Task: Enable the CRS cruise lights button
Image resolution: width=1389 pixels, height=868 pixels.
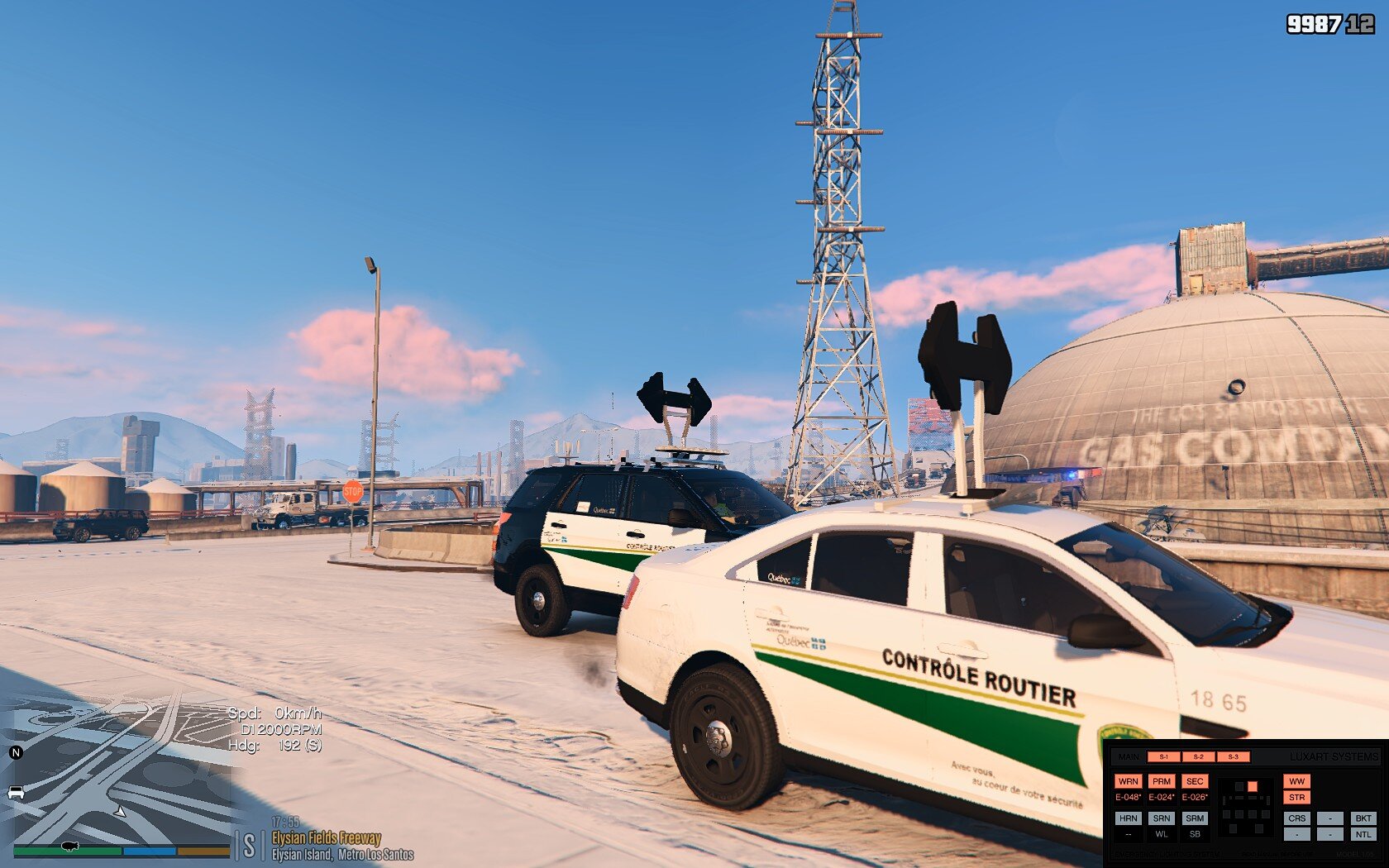Action: coord(1296,818)
